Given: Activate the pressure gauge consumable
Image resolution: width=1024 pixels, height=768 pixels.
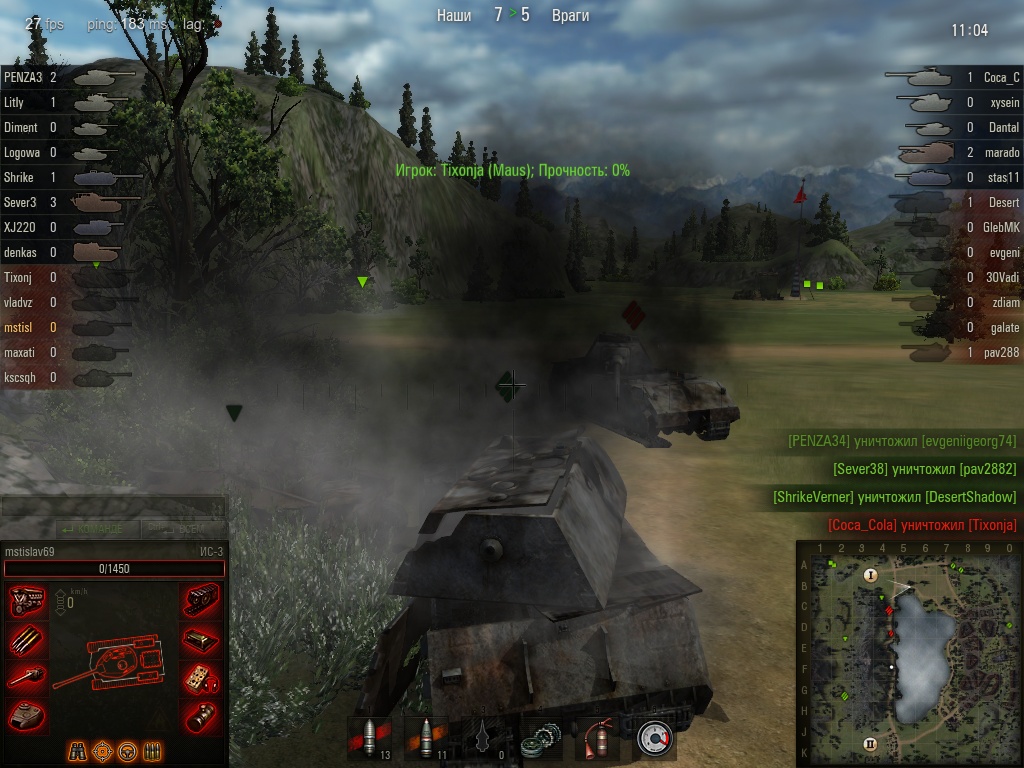Looking at the screenshot, I should coord(655,739).
